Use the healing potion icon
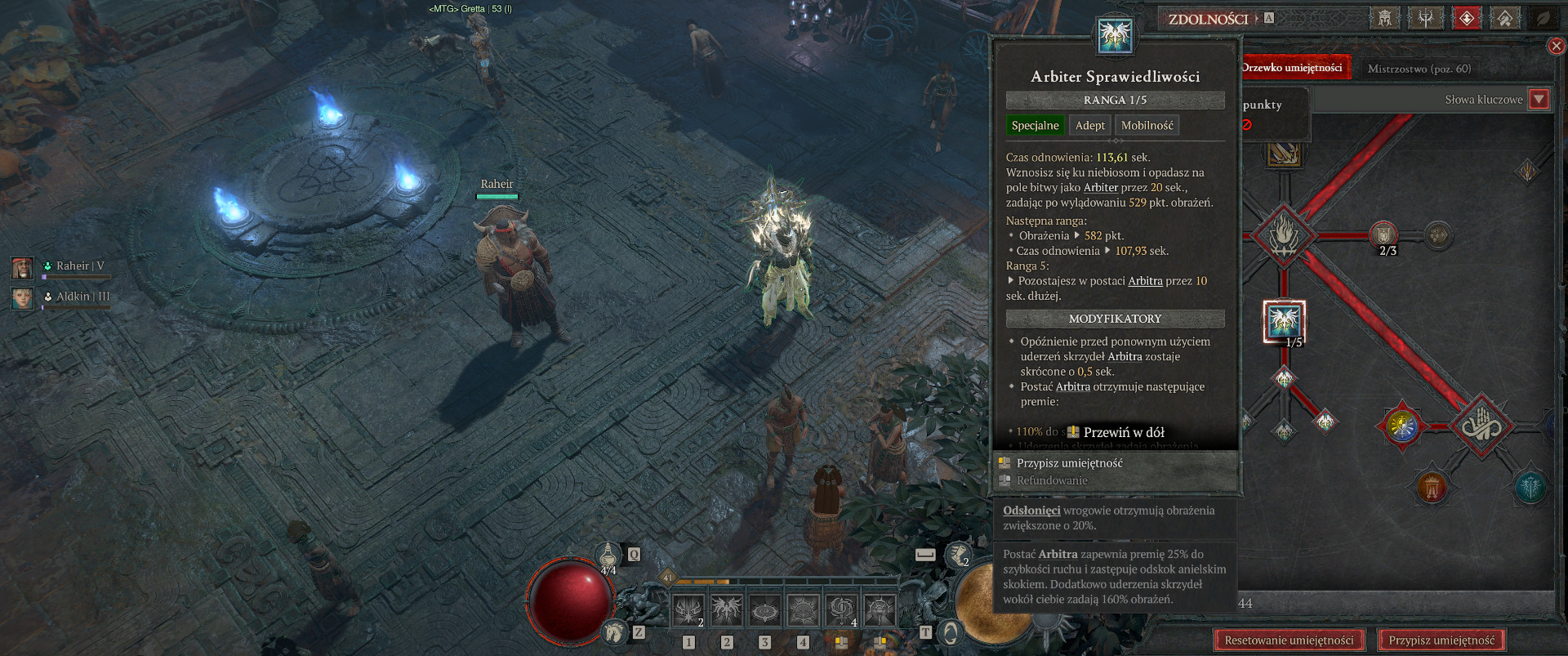 click(608, 556)
